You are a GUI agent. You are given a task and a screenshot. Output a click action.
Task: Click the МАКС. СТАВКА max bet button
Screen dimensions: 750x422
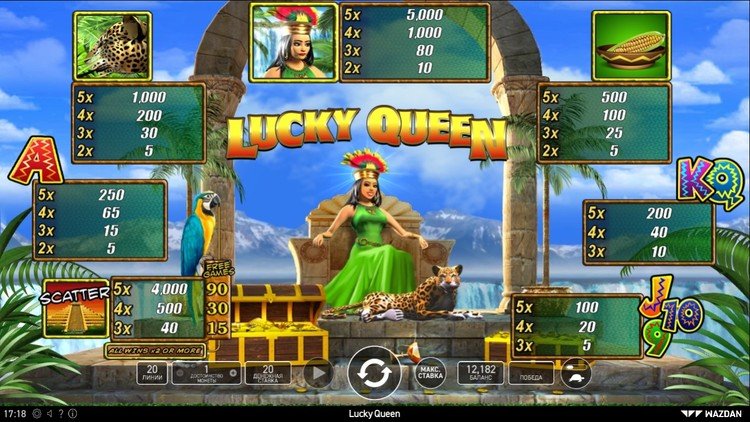(x=429, y=373)
